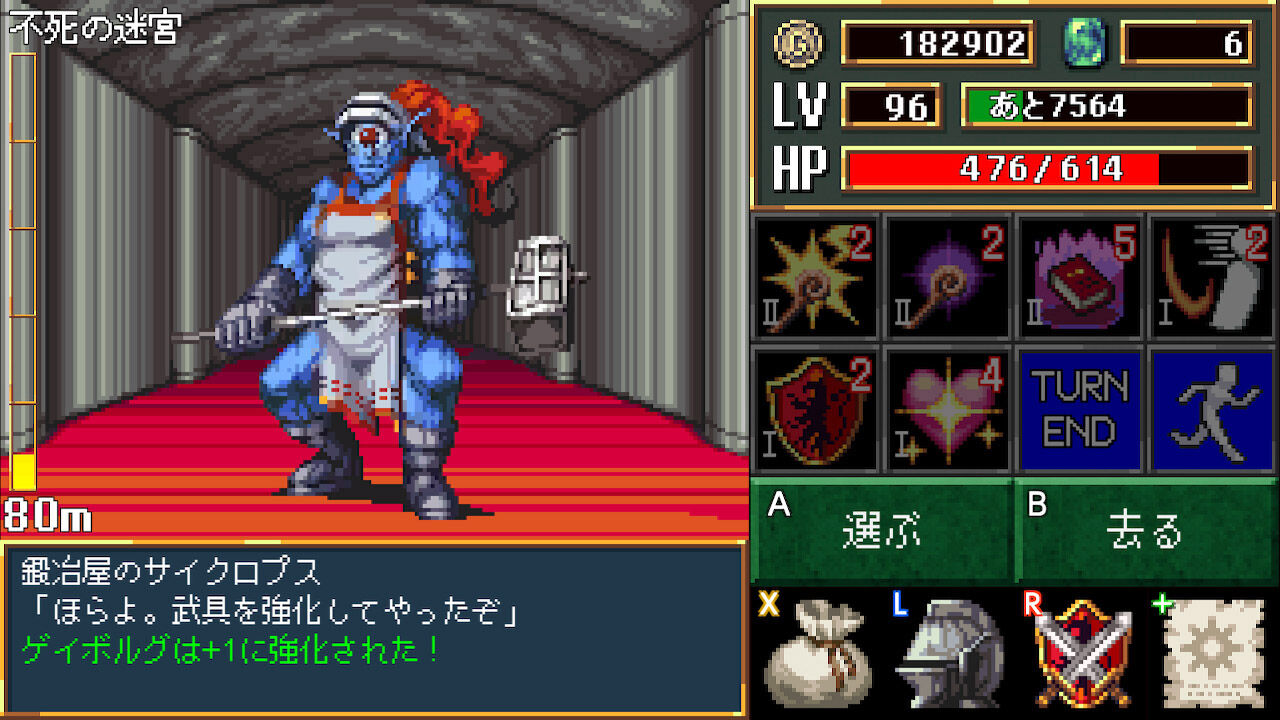This screenshot has width=1280, height=720.
Task: Activate the red shield defense skill
Action: coord(812,410)
